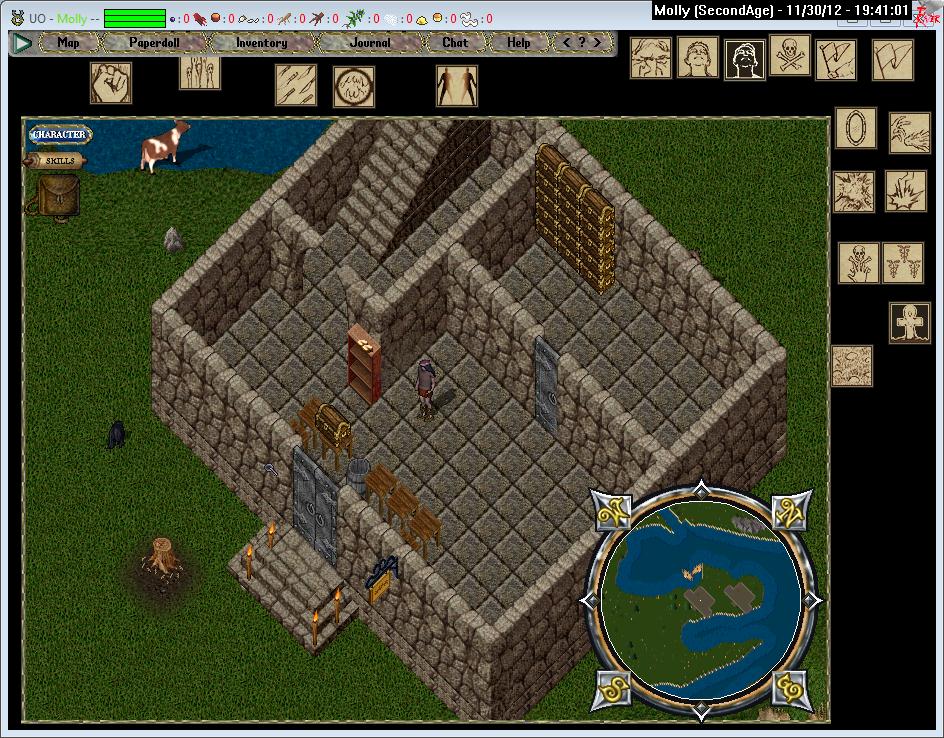Cast the oval mirror spell icon
The width and height of the screenshot is (944, 738).
pos(856,128)
